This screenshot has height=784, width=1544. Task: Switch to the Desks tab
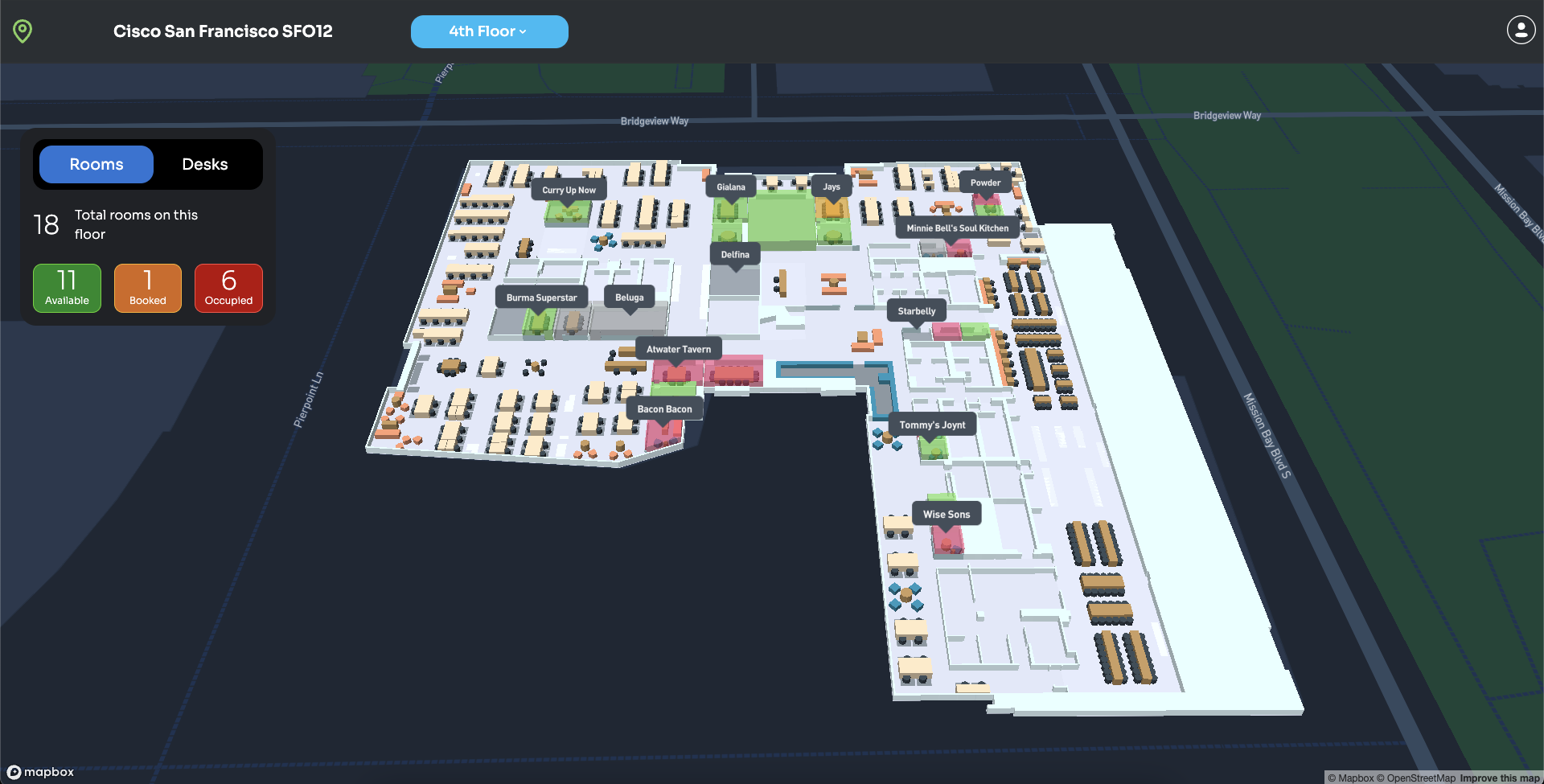[x=204, y=164]
